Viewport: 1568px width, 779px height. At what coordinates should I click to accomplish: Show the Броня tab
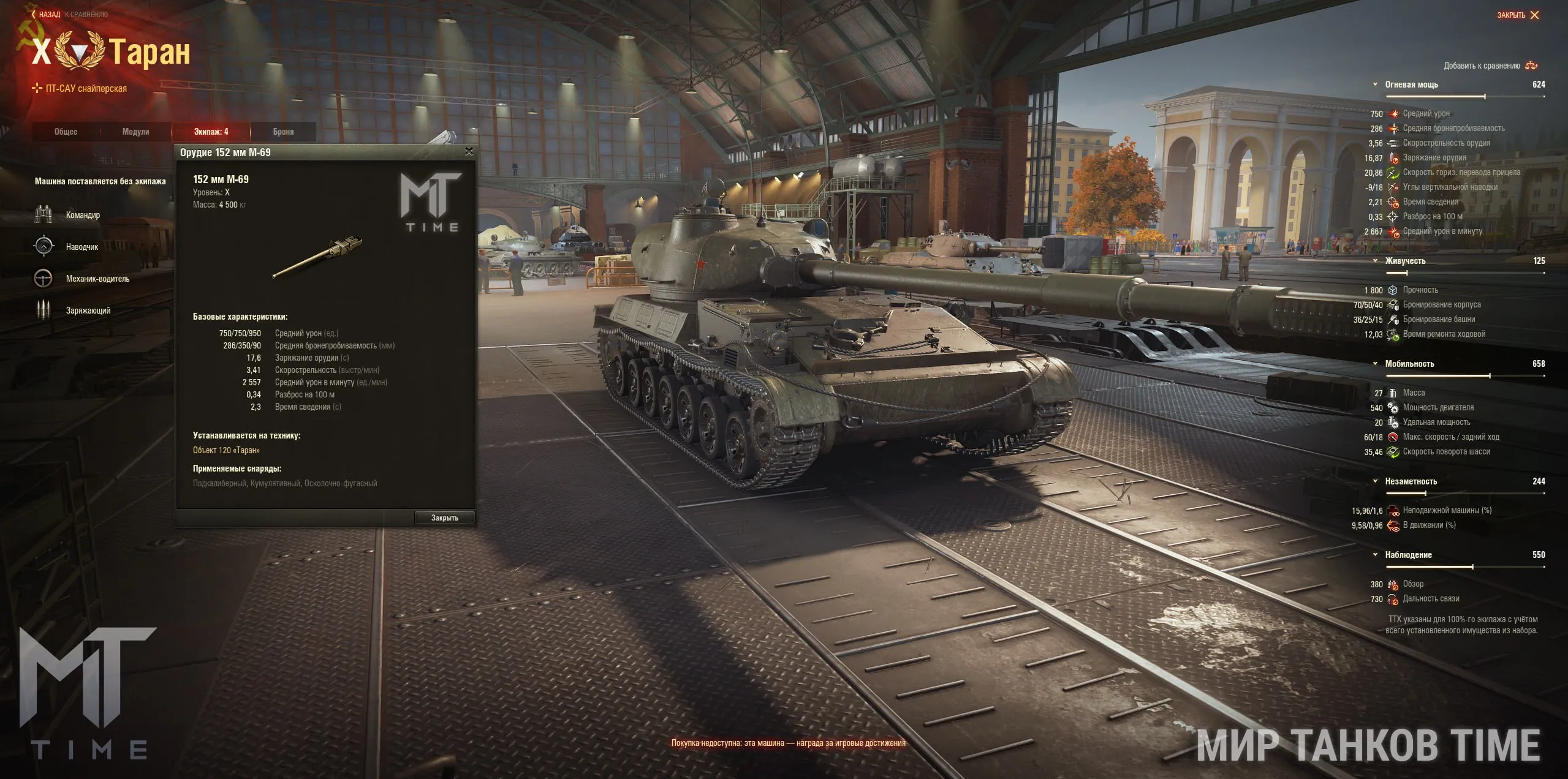click(283, 132)
